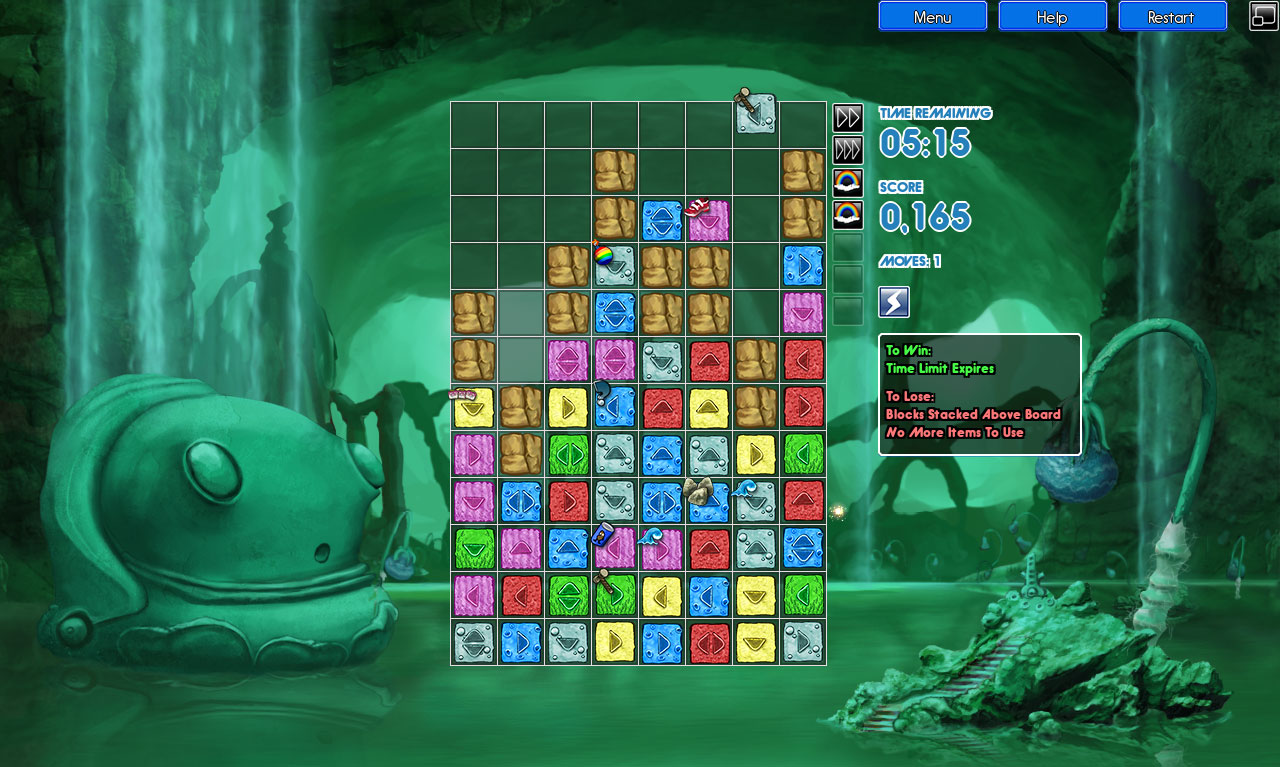Click an empty power-up slot below the rainbows

click(847, 252)
